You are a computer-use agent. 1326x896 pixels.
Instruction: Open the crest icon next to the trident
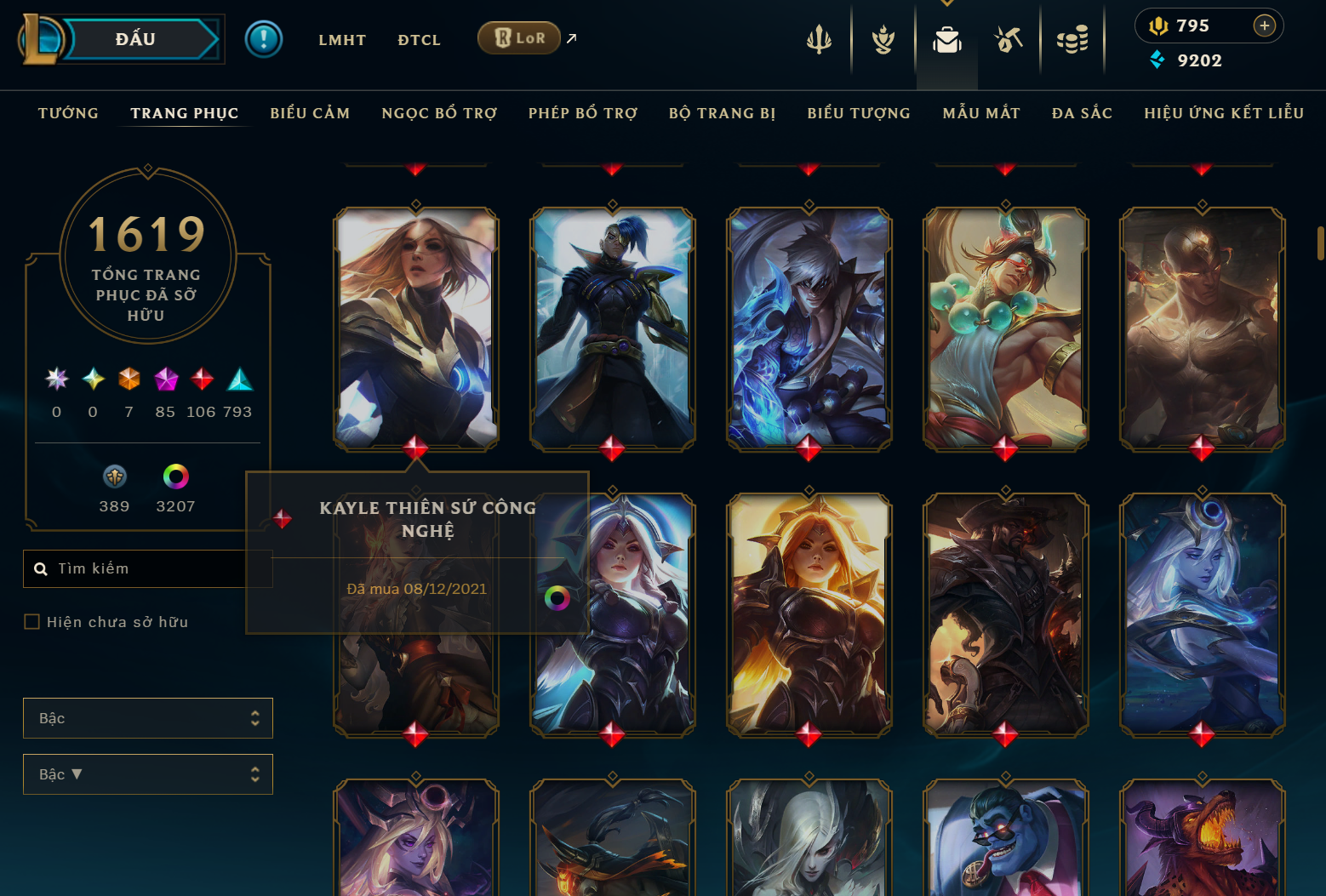coord(883,38)
